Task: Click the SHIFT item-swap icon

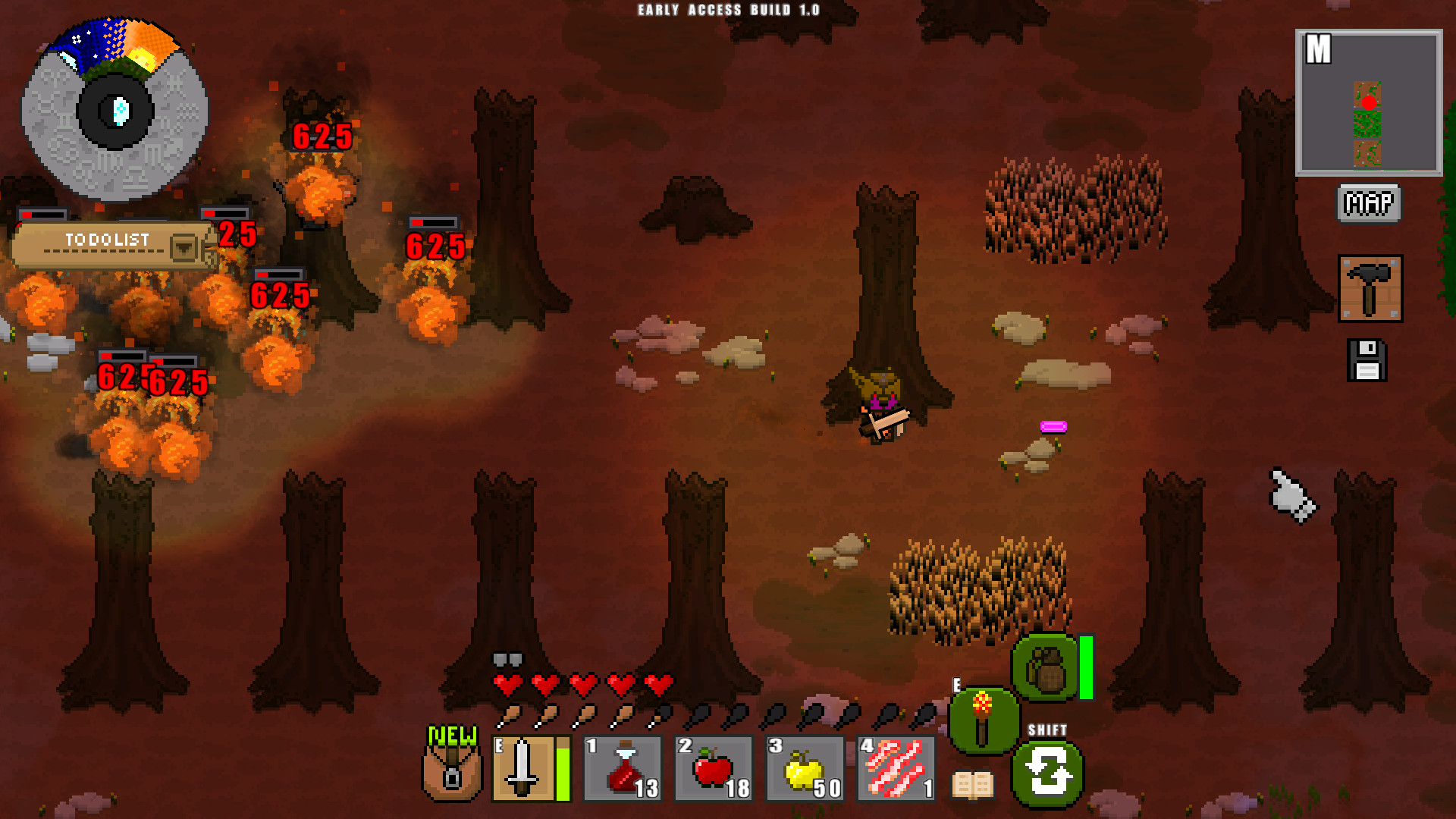Action: coord(1047,771)
